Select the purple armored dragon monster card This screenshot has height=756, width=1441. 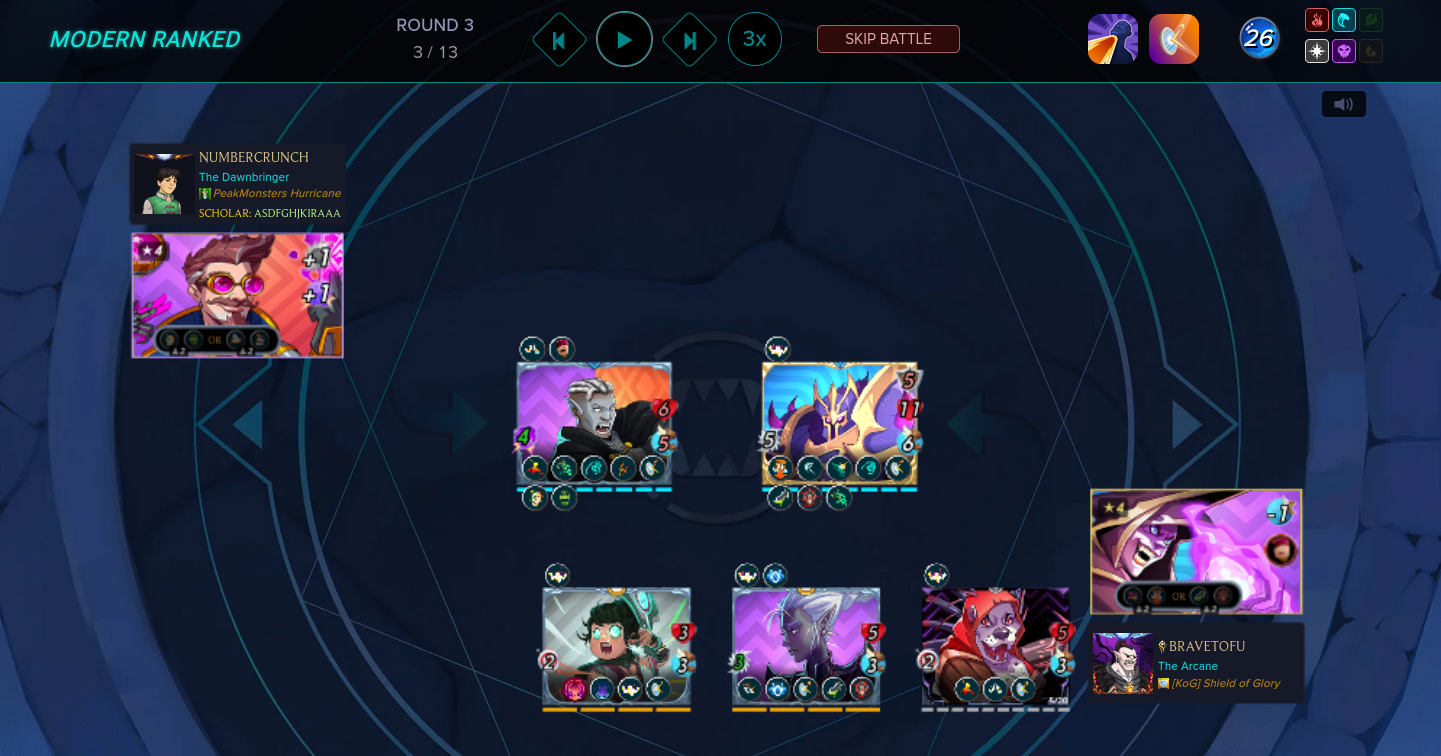[840, 425]
